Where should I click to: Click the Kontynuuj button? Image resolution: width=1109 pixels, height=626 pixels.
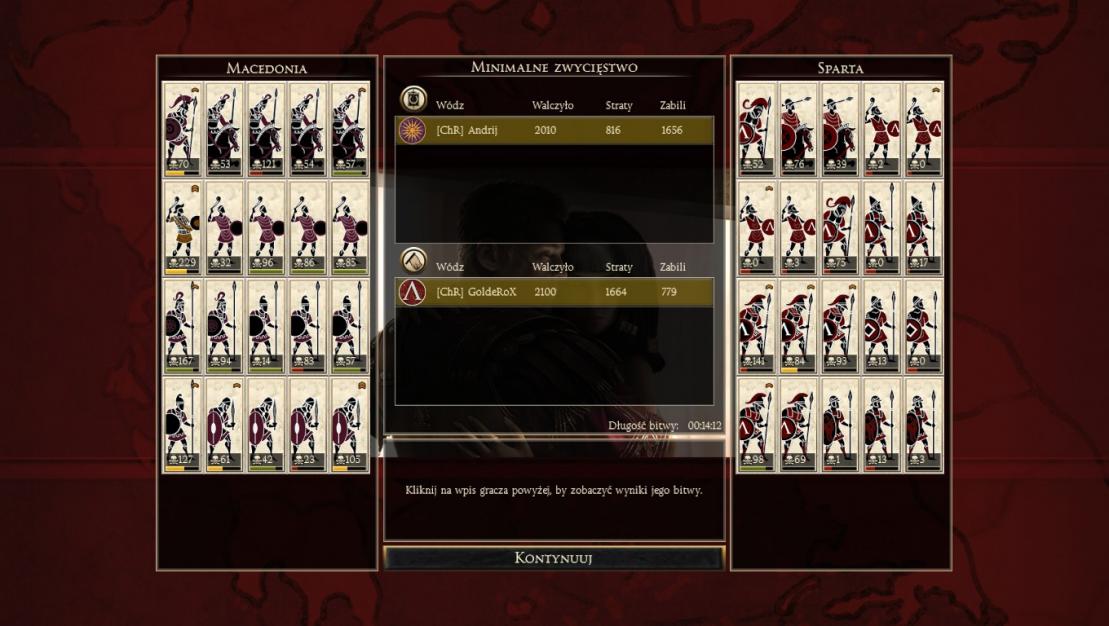[553, 558]
